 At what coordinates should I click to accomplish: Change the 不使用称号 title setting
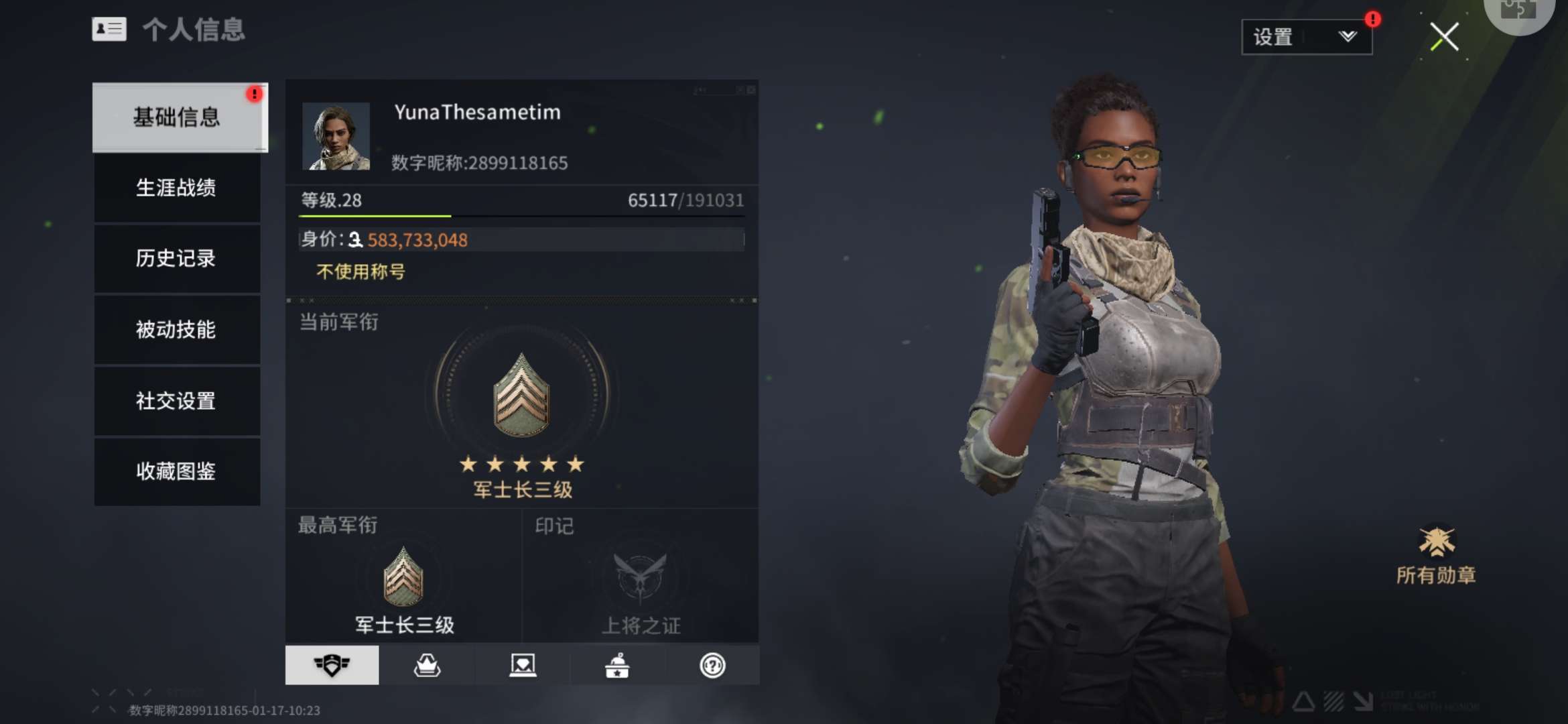point(361,271)
